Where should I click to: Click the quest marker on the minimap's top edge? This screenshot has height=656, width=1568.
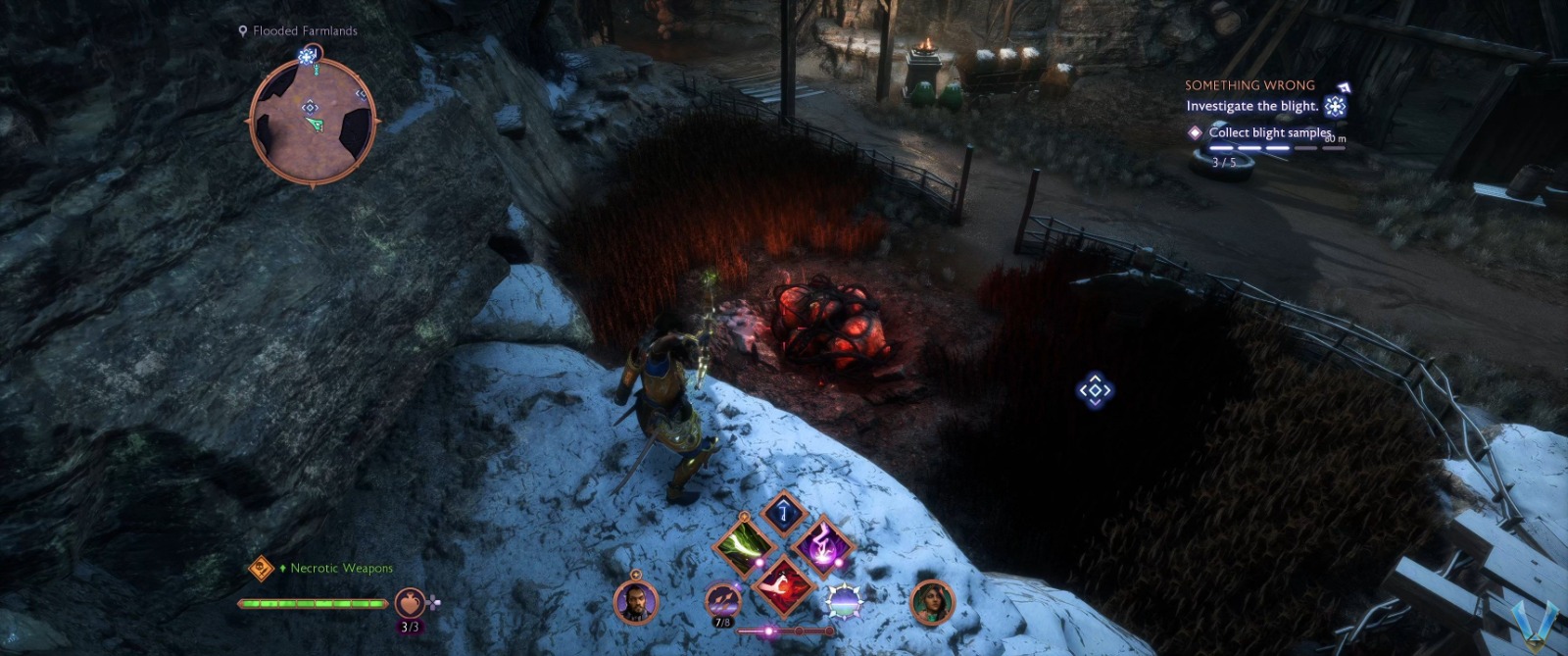tap(308, 57)
